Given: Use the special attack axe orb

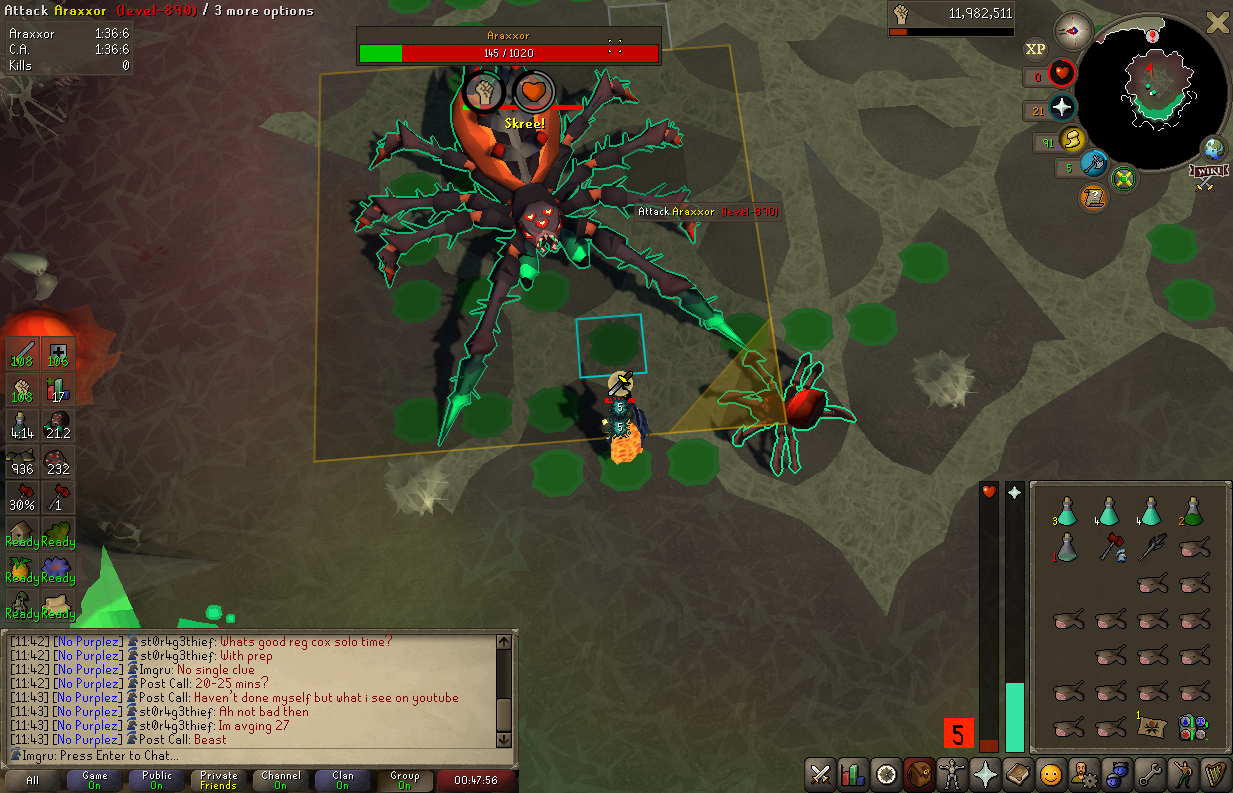Looking at the screenshot, I should pyautogui.click(x=1095, y=165).
